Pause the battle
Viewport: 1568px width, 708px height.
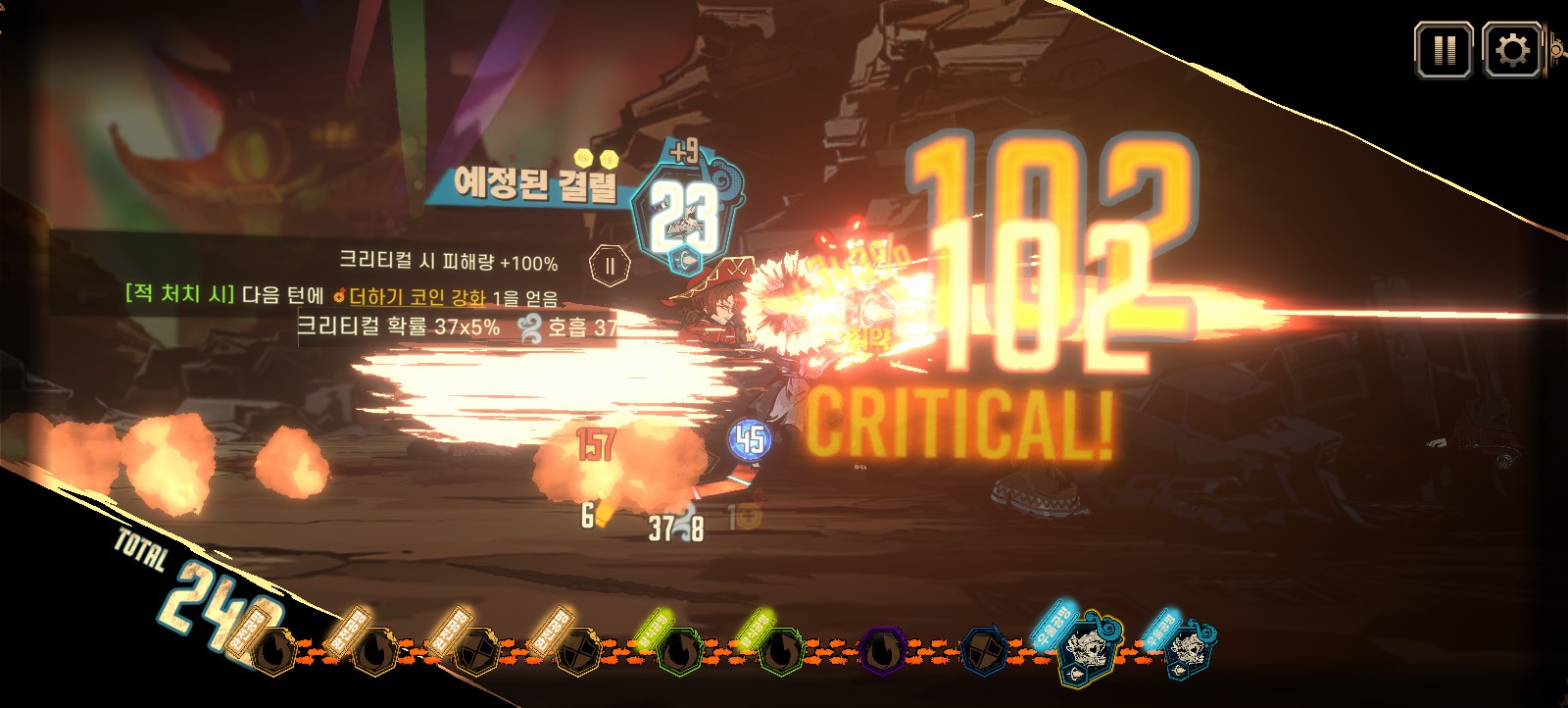tap(1443, 50)
